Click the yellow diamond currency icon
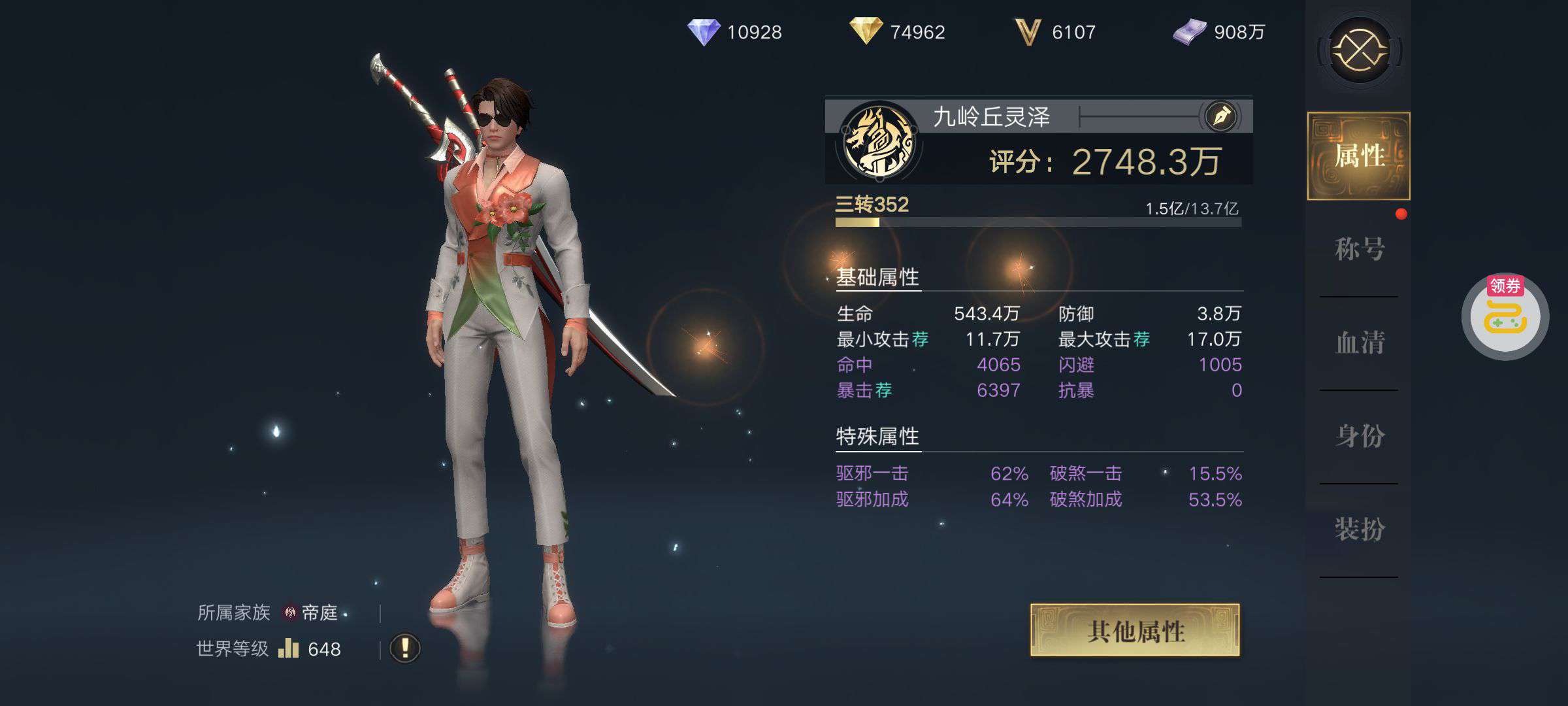The image size is (1568, 706). point(866,31)
